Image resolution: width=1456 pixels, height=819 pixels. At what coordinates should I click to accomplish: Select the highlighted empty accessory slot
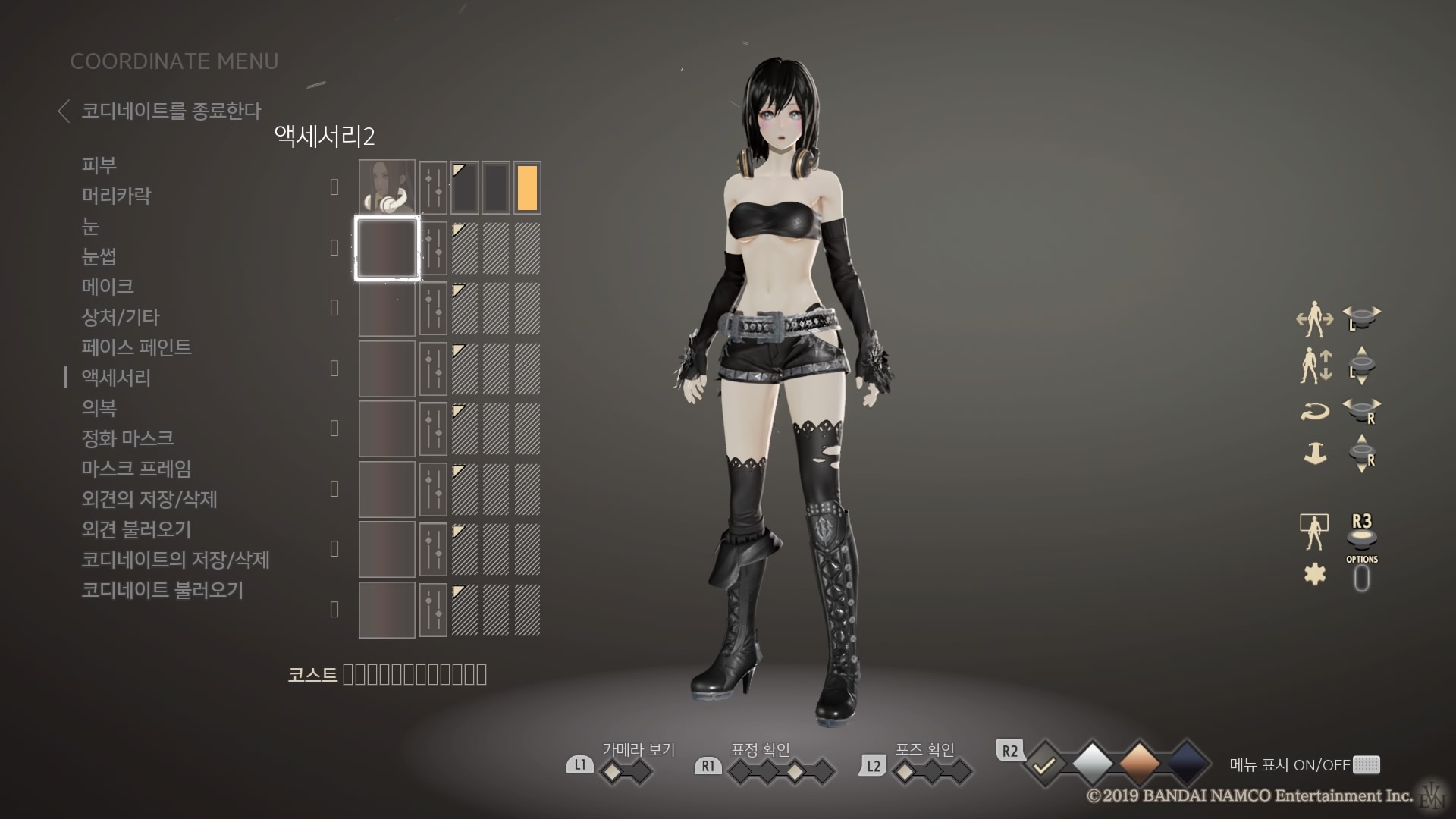tap(387, 248)
